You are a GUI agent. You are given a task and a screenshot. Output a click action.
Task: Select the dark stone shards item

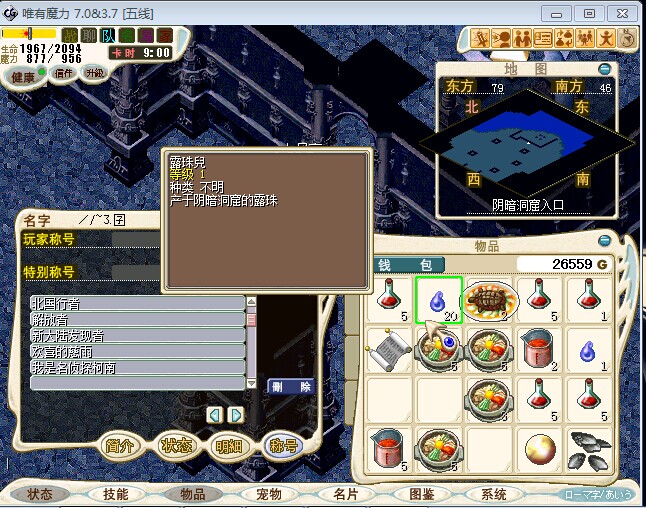click(x=588, y=449)
